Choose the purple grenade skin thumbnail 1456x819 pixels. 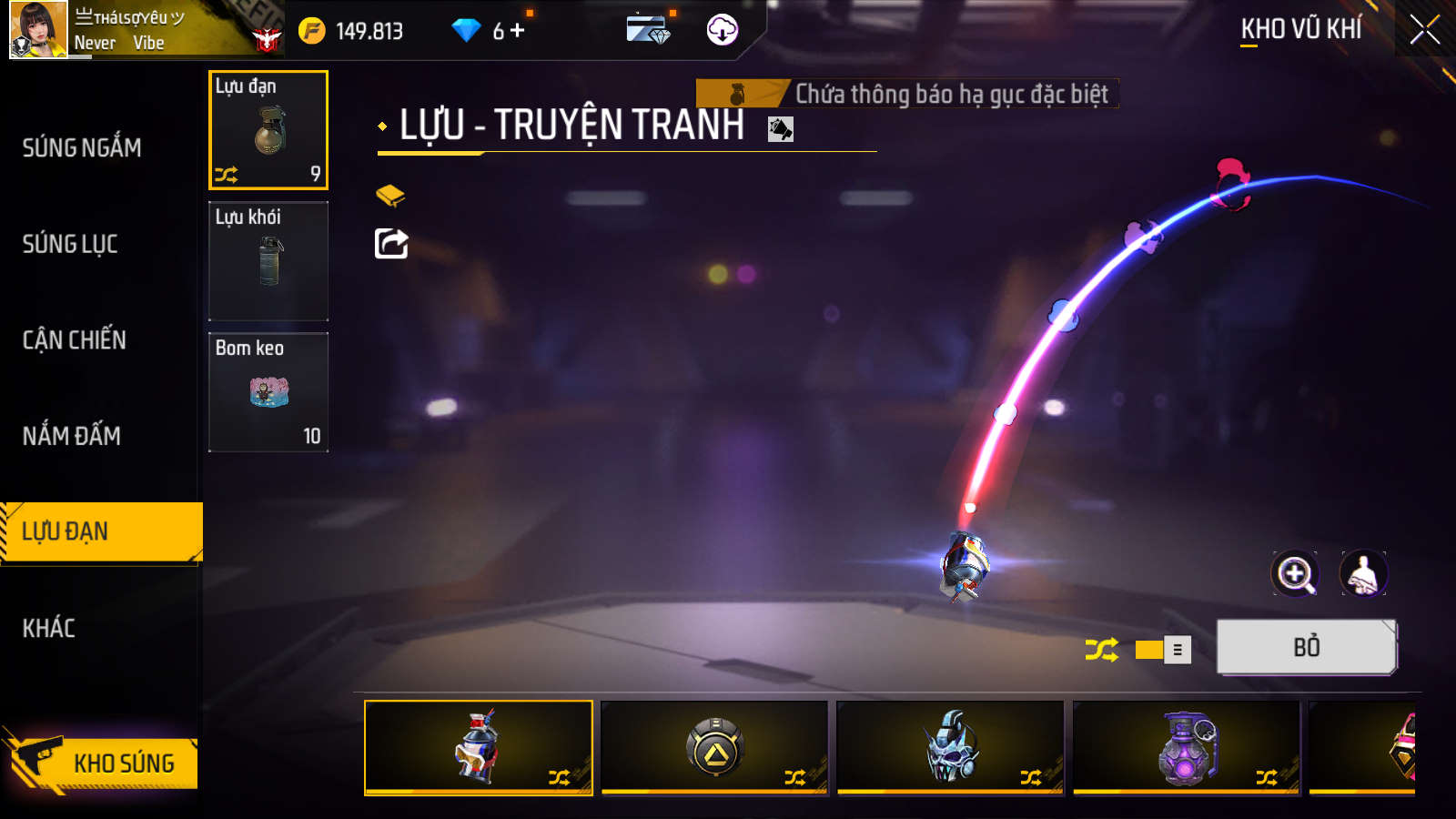click(x=1187, y=747)
